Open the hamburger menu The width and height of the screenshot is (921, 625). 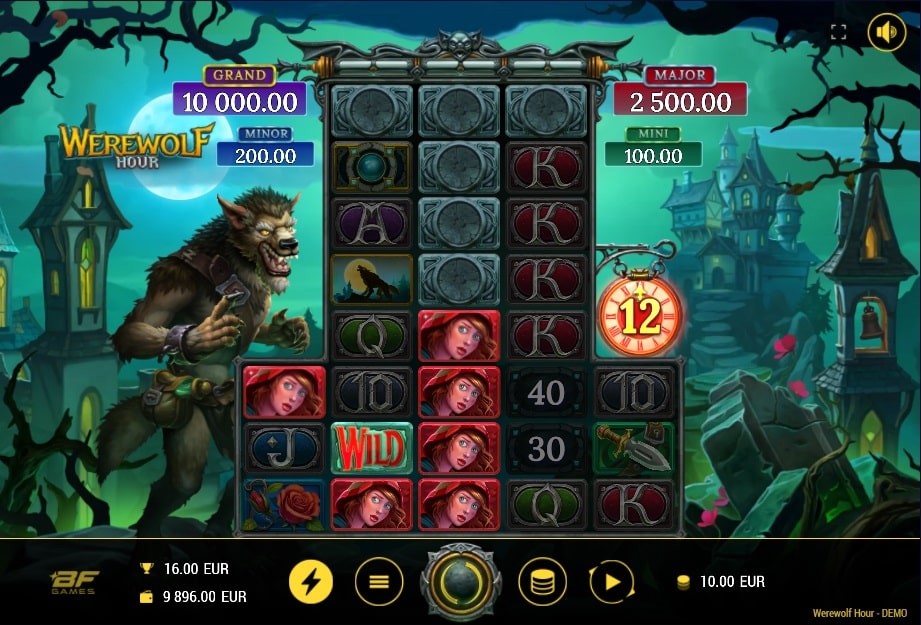[x=379, y=581]
